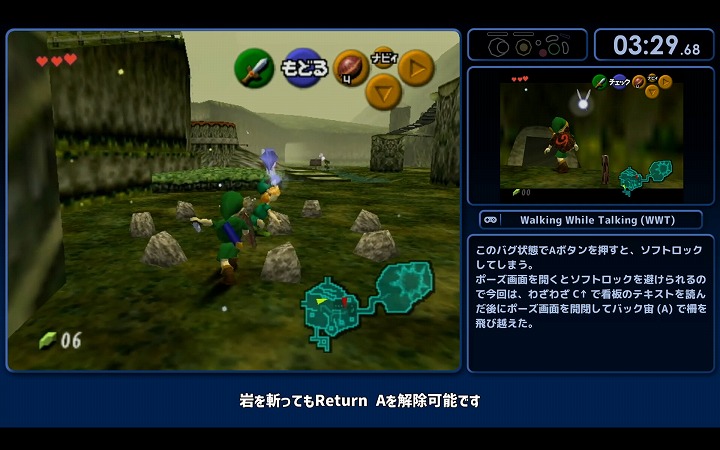Select the empty right-arrow C button
Viewport: 720px width, 450px height.
coord(416,68)
